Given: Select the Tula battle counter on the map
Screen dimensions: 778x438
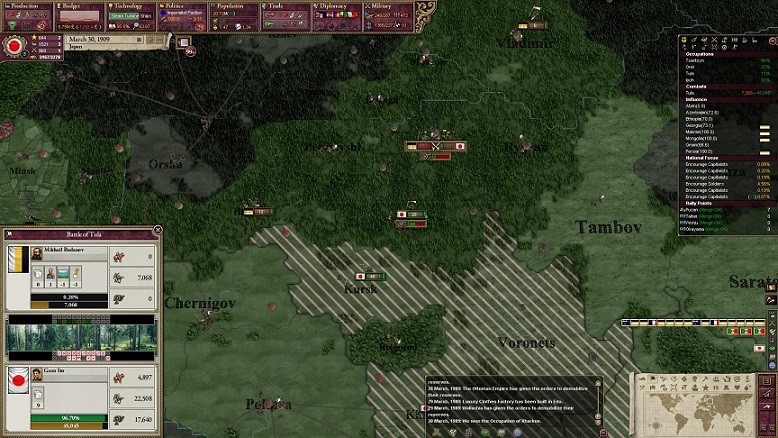Looking at the screenshot, I should [x=436, y=146].
